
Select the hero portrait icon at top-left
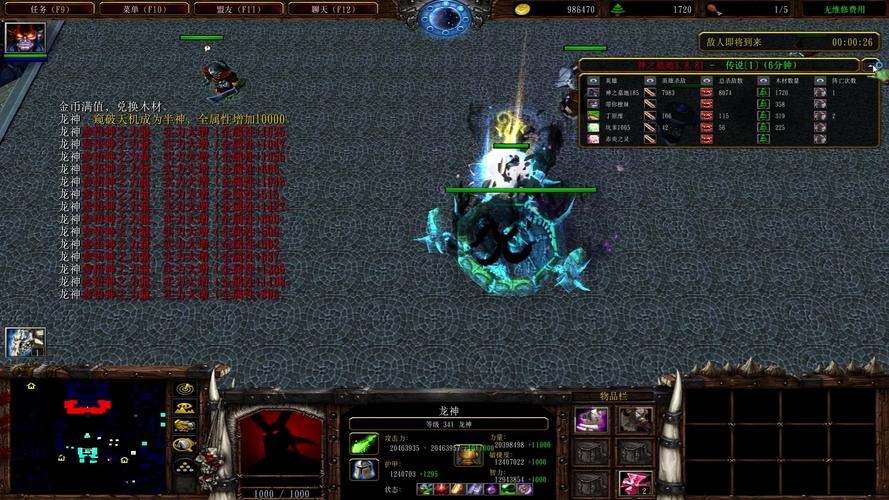tap(24, 37)
